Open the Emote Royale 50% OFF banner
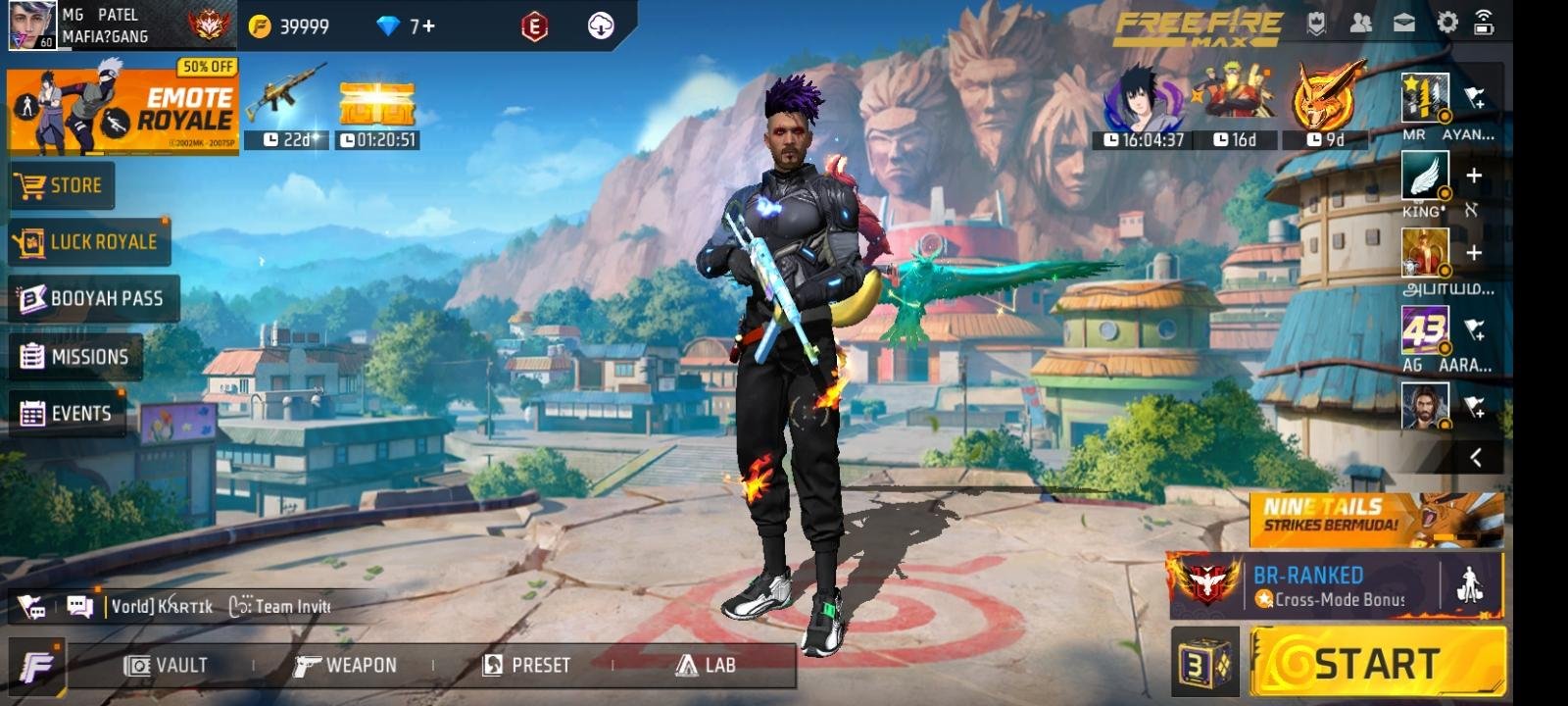Viewport: 1568px width, 706px height. tap(125, 106)
